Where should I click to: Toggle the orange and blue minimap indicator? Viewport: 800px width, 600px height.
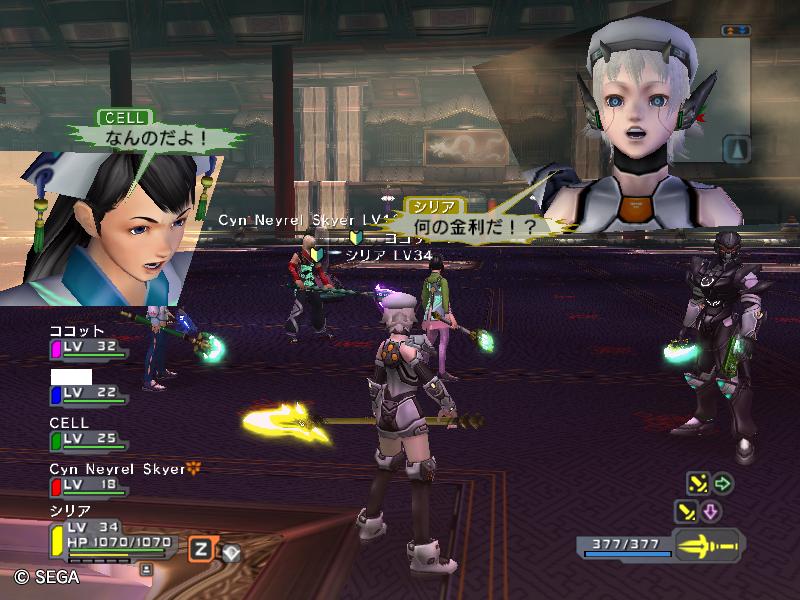tap(736, 31)
